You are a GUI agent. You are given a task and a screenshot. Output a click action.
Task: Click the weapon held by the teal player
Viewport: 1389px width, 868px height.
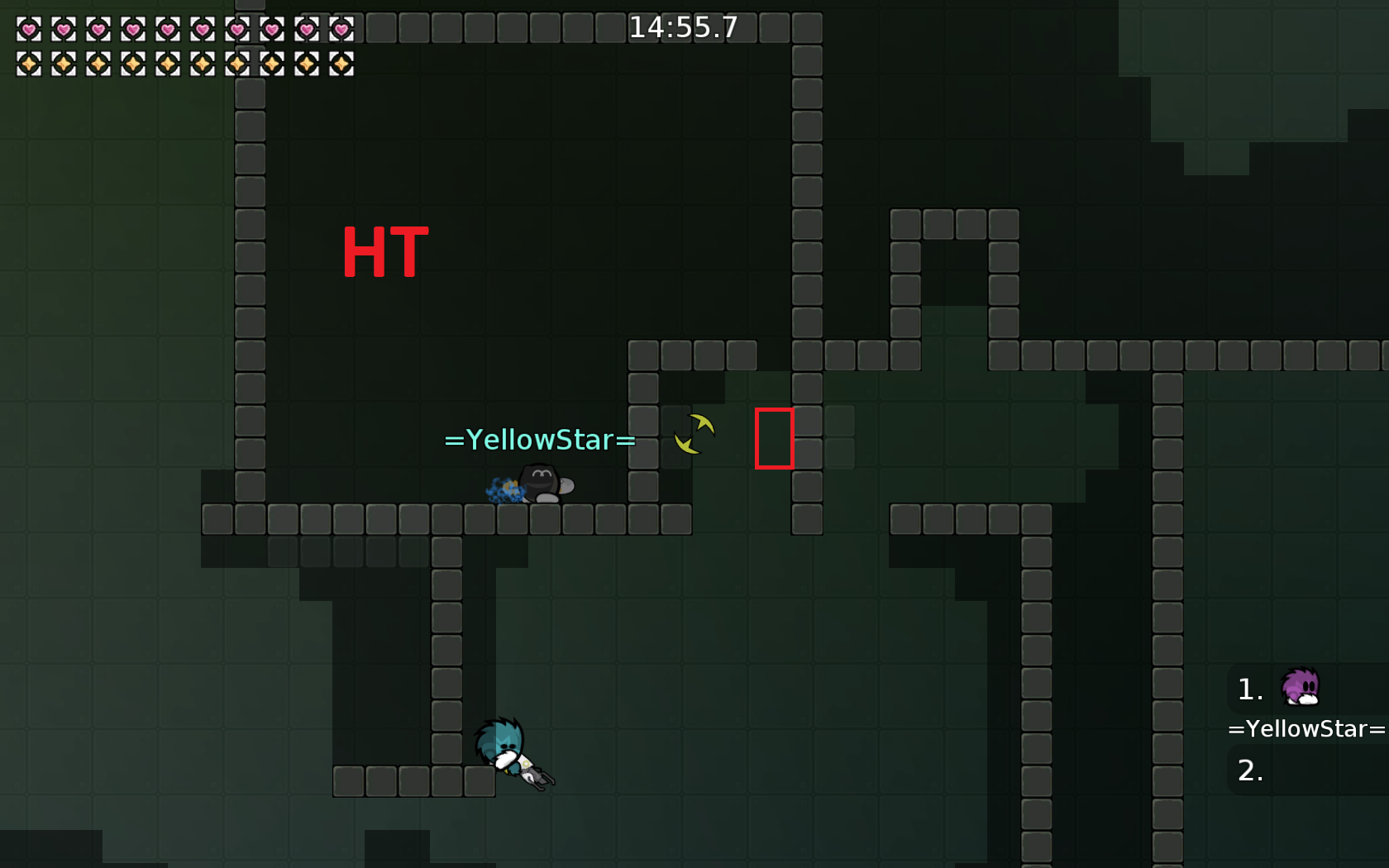coord(536,773)
